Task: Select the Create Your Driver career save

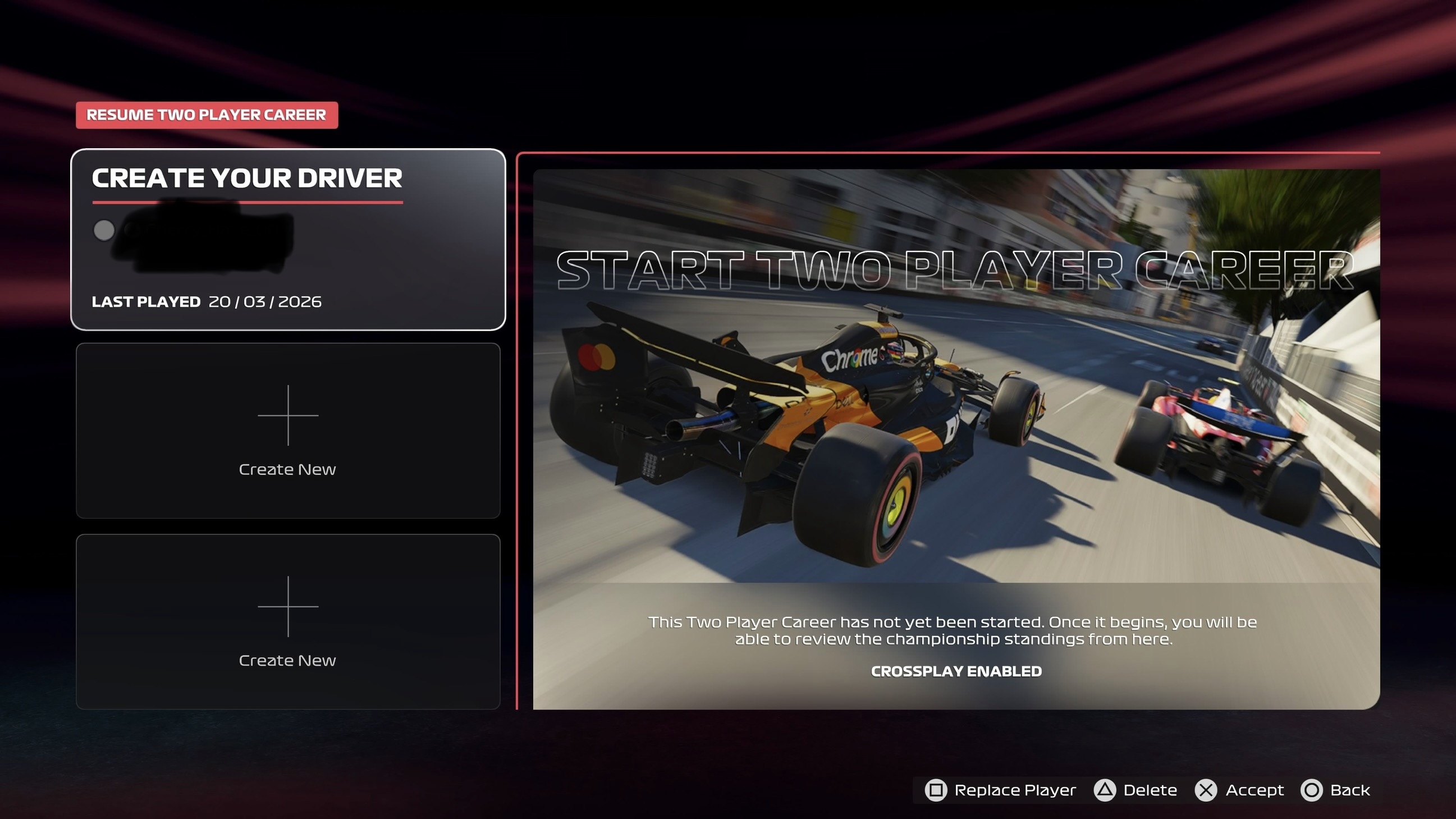Action: click(x=288, y=239)
